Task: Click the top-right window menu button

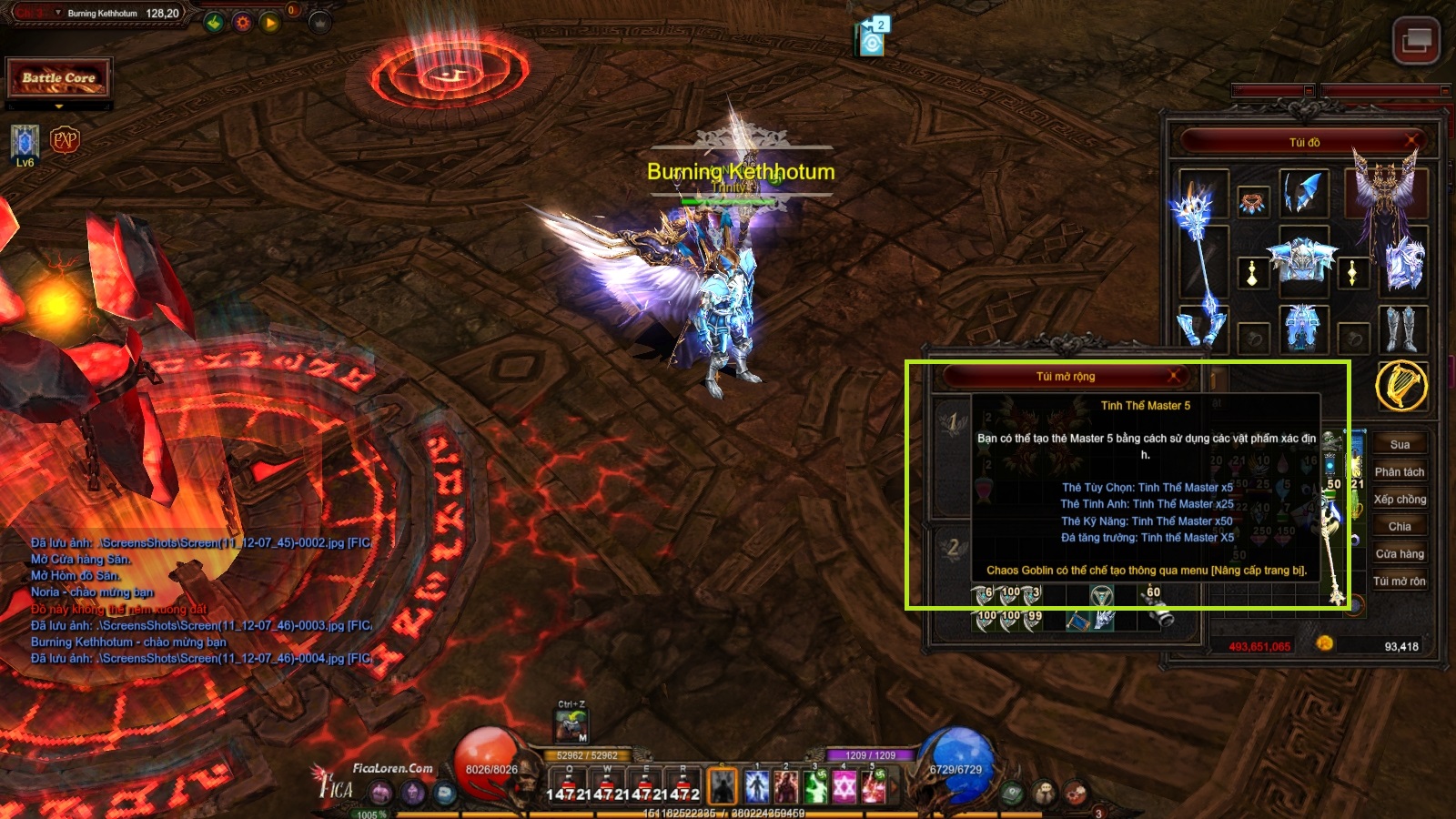Action: click(x=1416, y=41)
